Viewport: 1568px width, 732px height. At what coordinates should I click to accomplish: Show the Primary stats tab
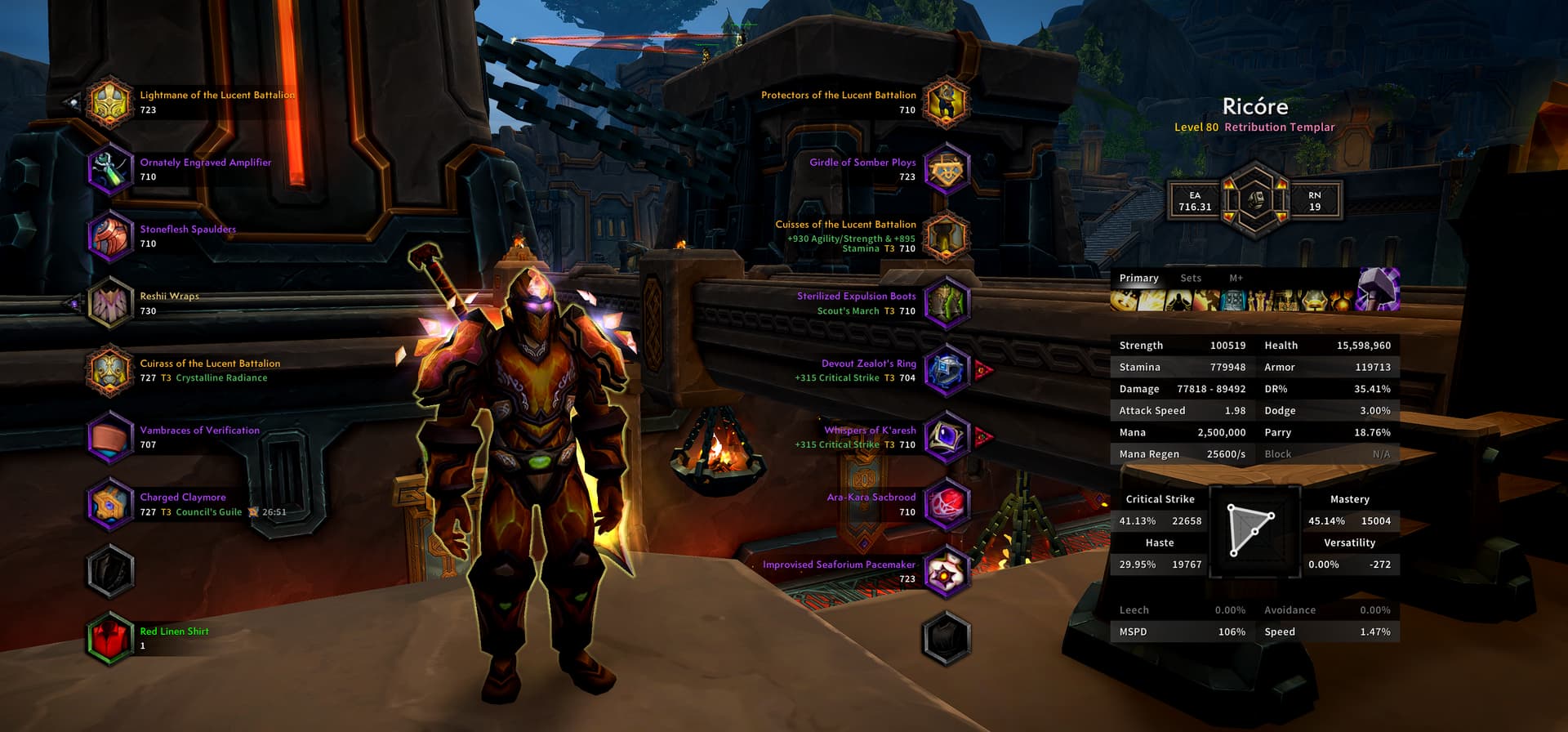tap(1138, 279)
